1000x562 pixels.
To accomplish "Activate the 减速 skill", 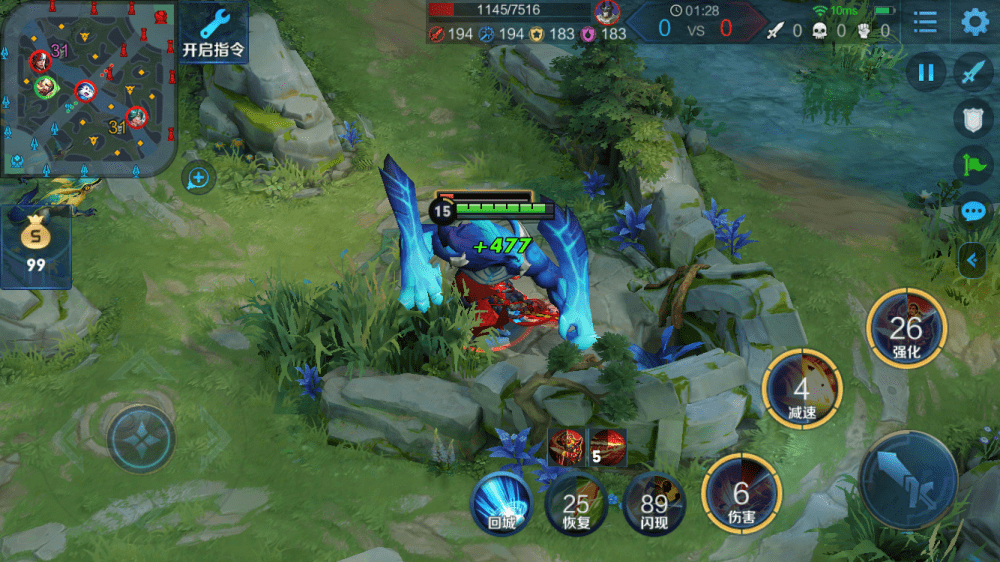I will 801,391.
